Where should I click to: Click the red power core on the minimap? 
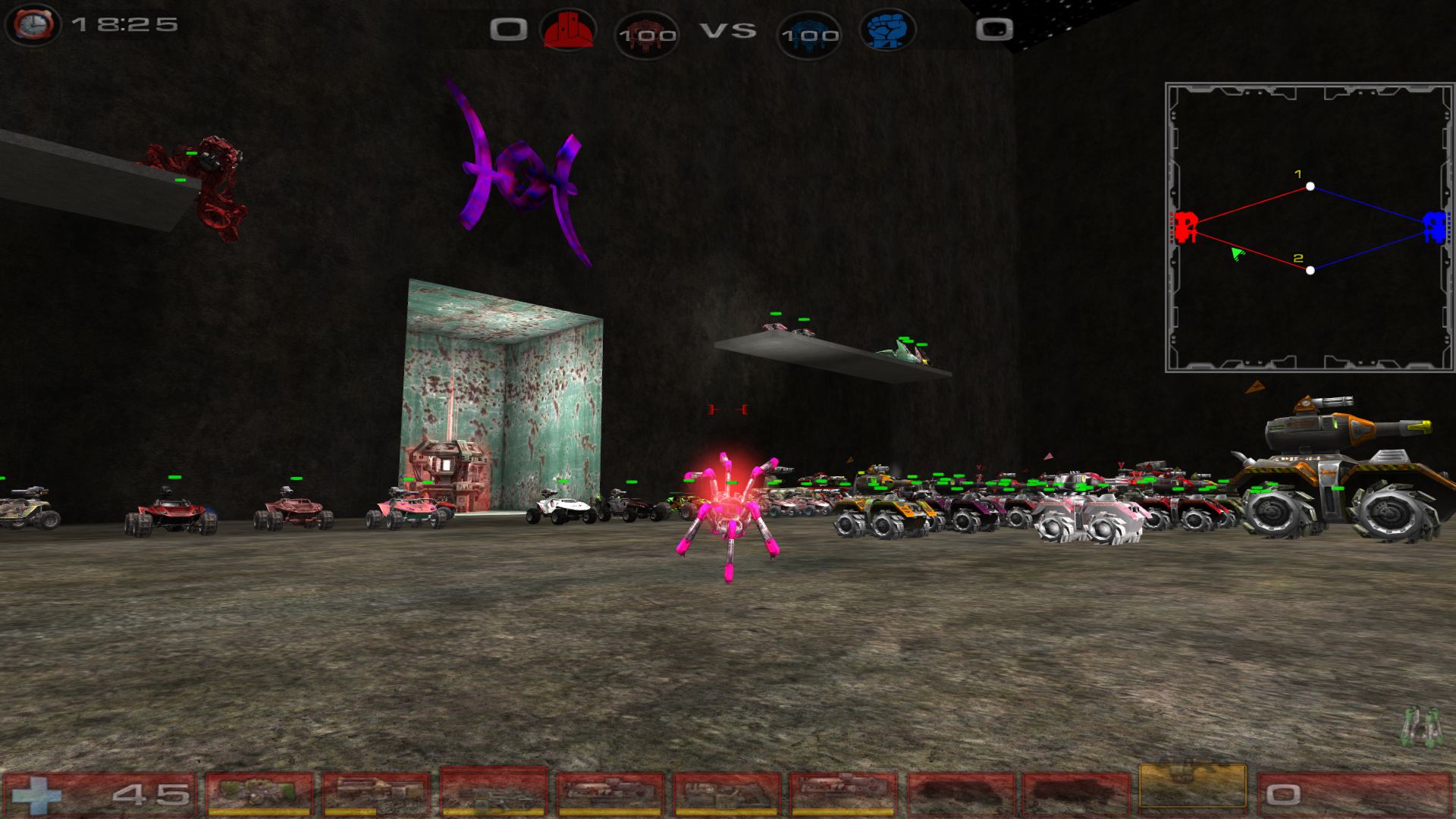coord(1185,226)
